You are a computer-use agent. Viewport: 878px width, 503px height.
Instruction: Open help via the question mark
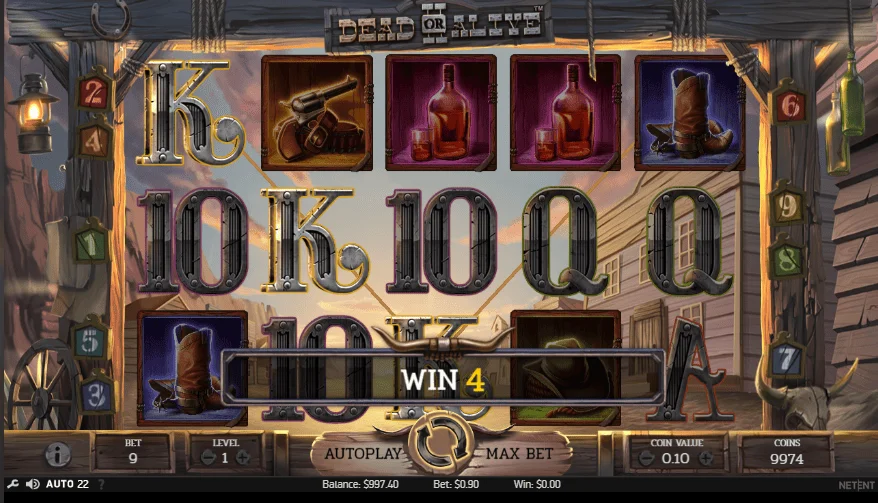pyautogui.click(x=101, y=484)
